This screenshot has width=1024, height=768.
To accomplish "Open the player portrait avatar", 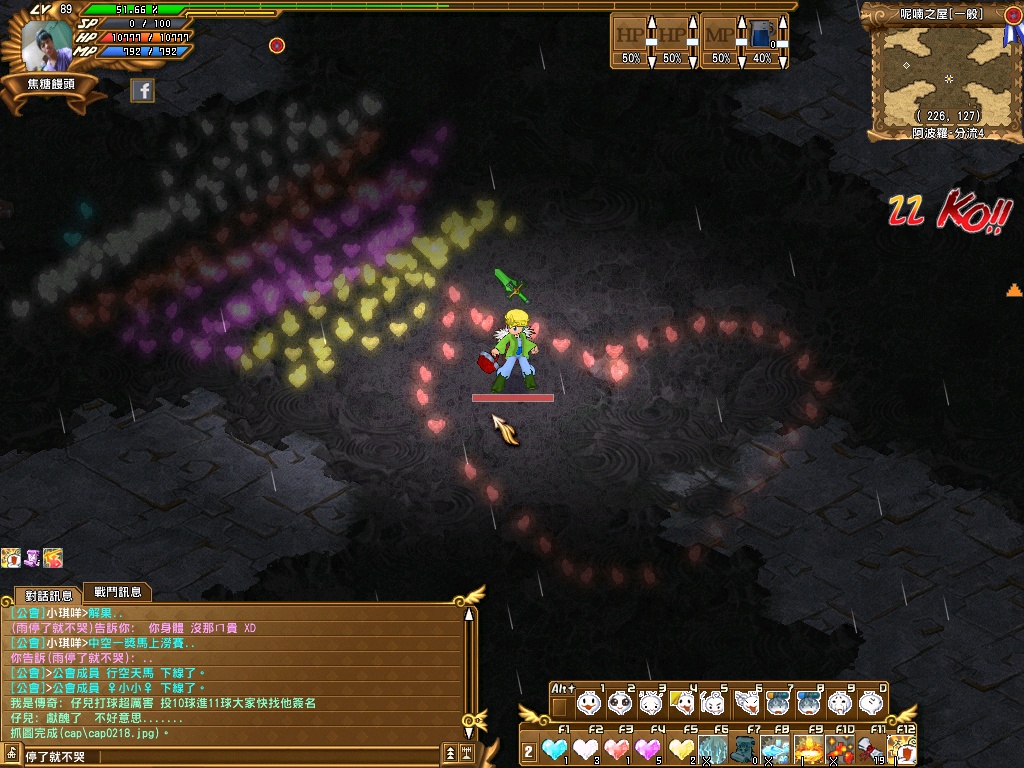I will (x=48, y=46).
